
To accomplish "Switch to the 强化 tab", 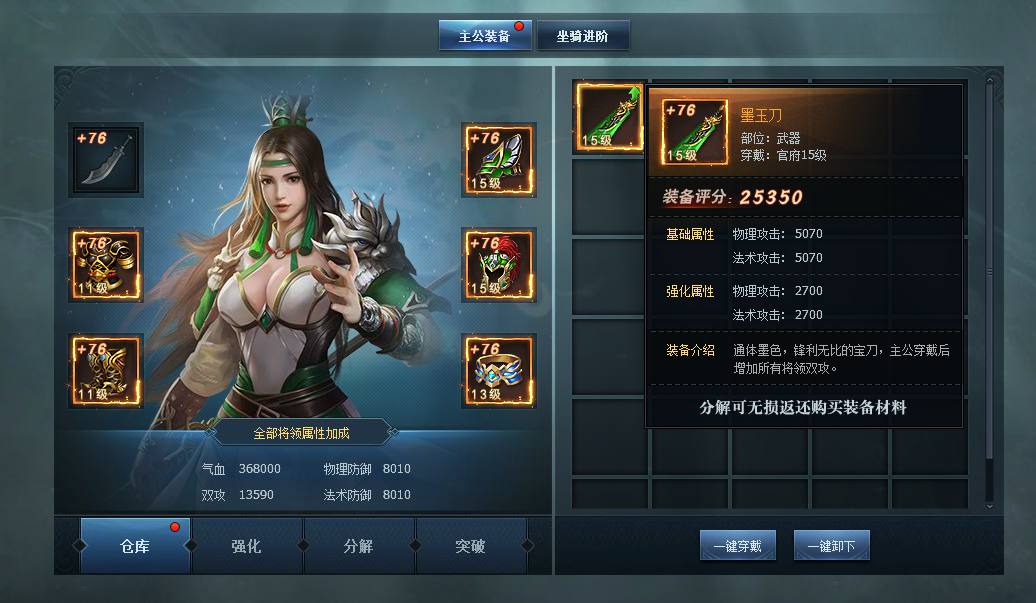I will tap(246, 546).
